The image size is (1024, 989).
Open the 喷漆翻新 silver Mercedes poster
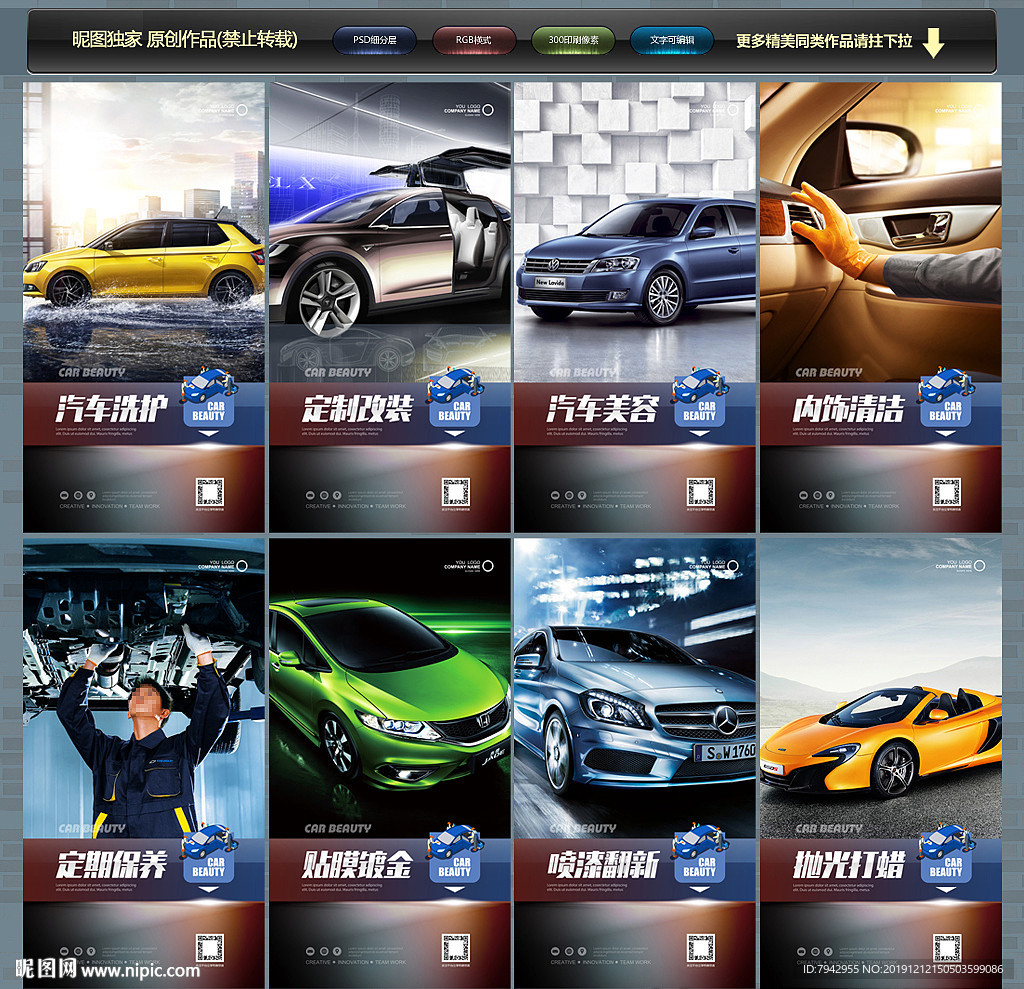[x=635, y=760]
